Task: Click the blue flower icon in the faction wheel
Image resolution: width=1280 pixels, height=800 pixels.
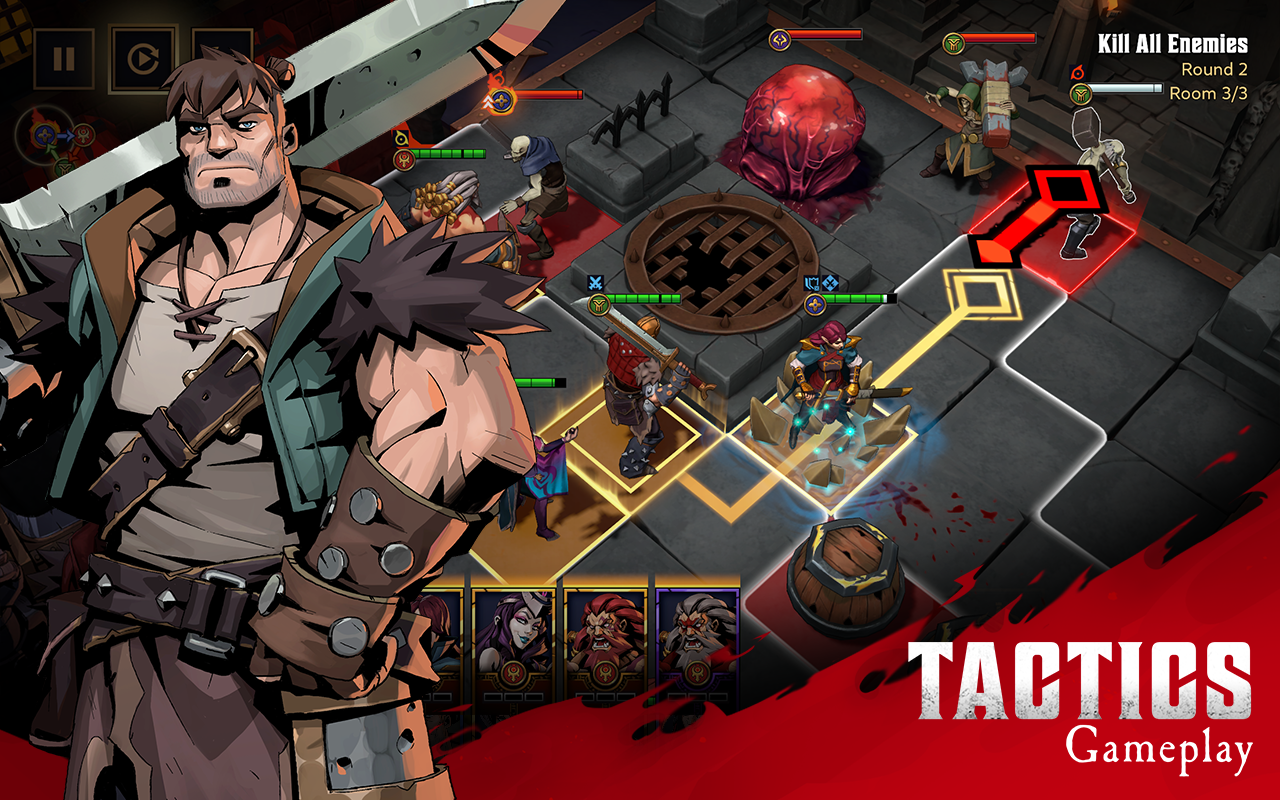Action: click(45, 135)
